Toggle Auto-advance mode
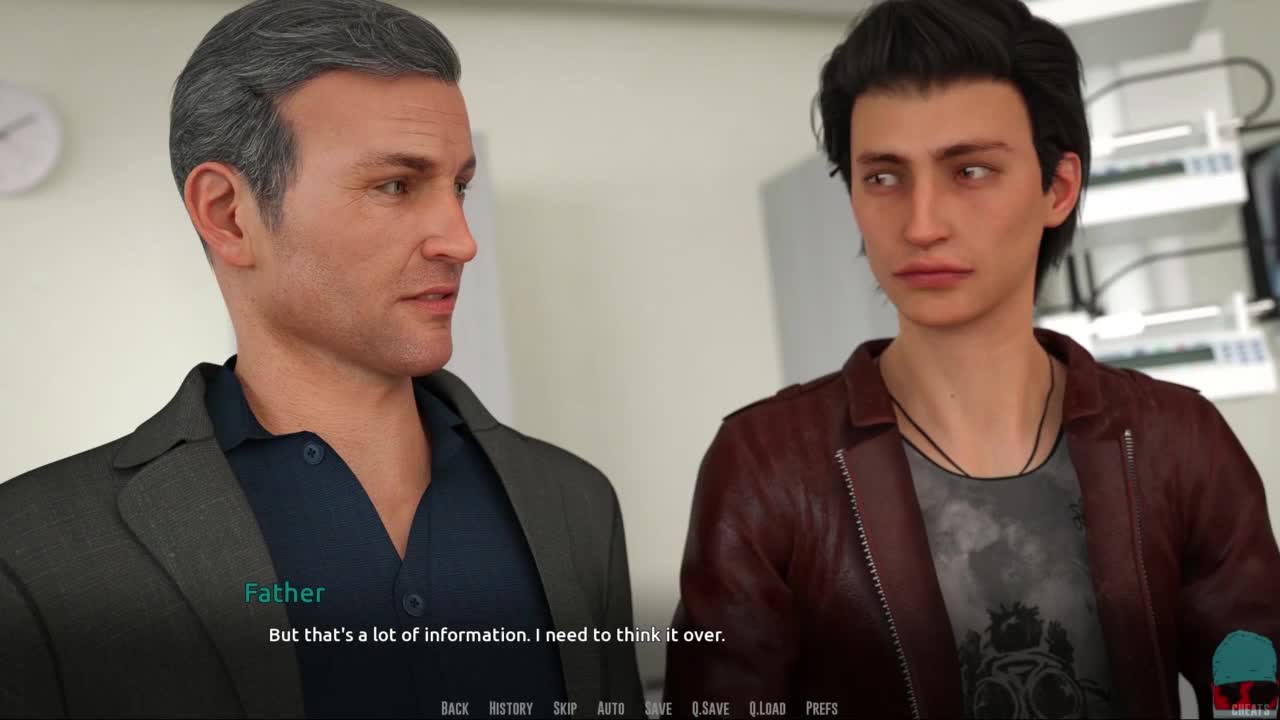Image resolution: width=1280 pixels, height=720 pixels. coord(610,708)
